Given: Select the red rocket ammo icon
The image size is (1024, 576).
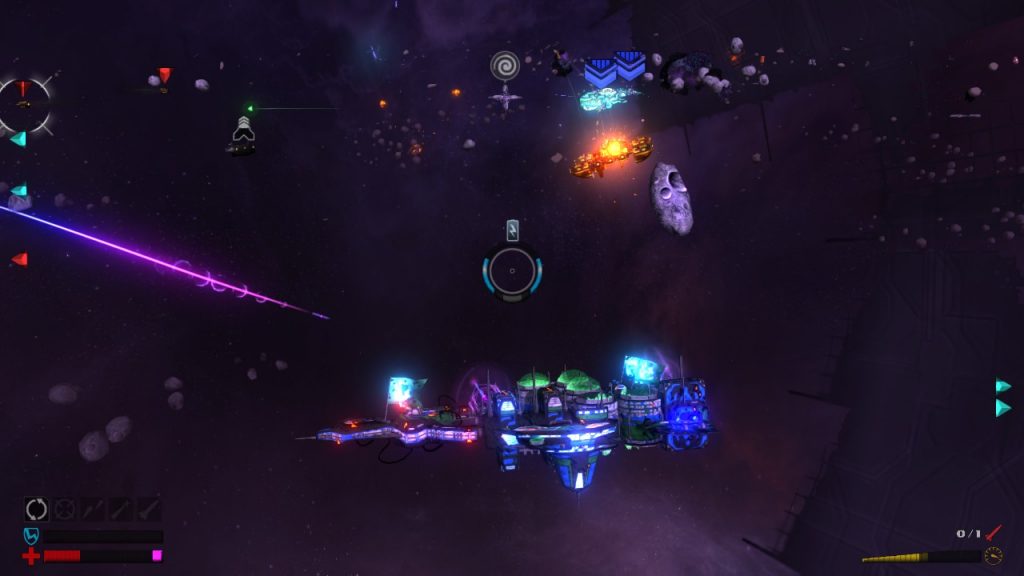Looking at the screenshot, I should point(992,534).
